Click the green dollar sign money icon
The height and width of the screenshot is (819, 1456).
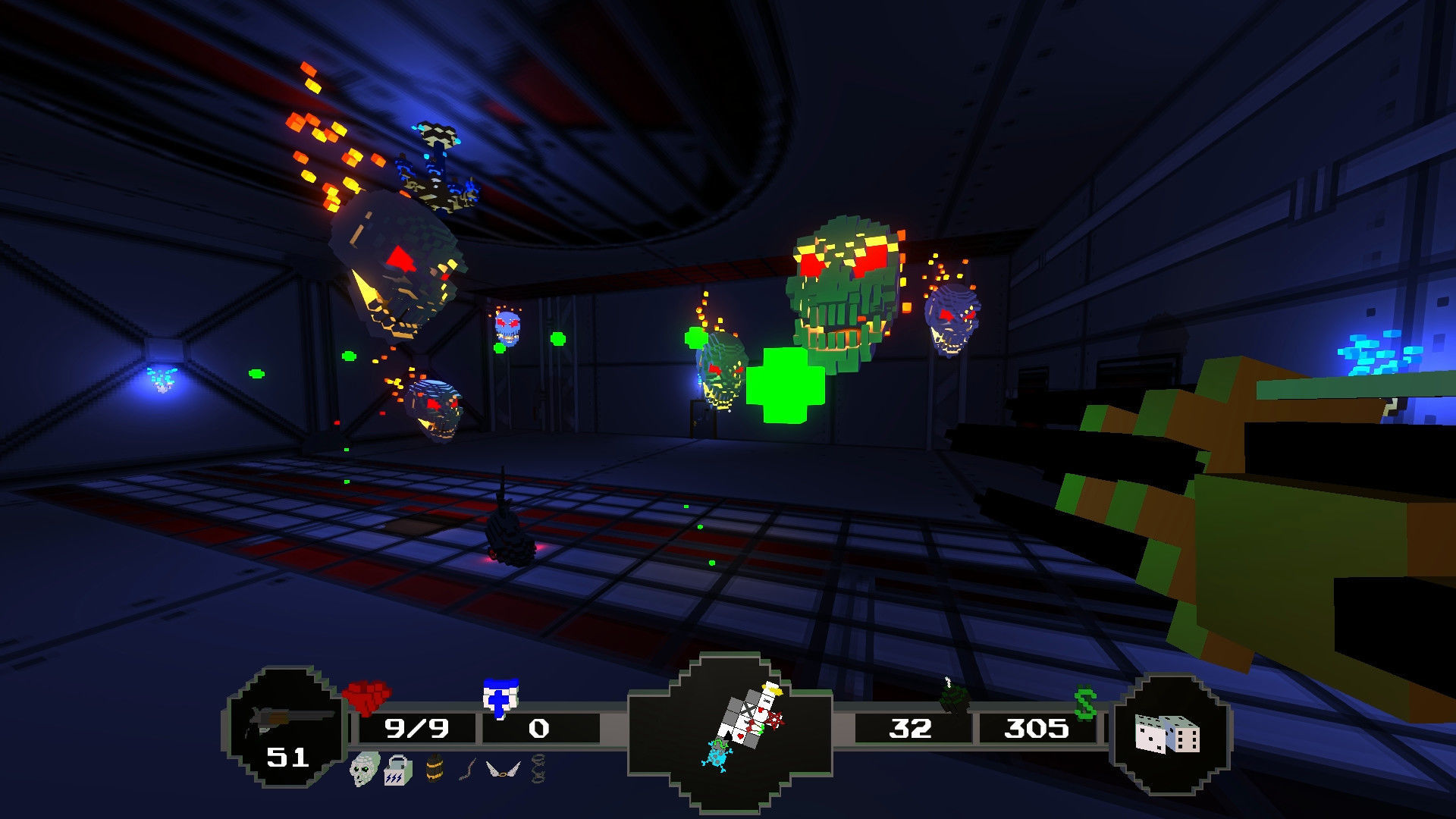[1085, 702]
